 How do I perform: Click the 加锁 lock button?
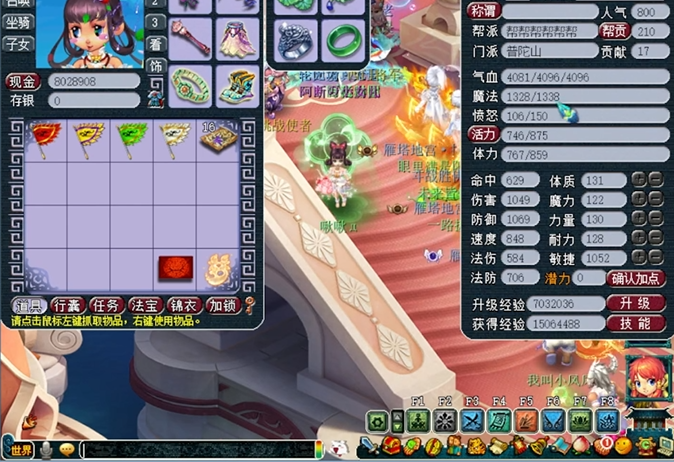coord(223,305)
